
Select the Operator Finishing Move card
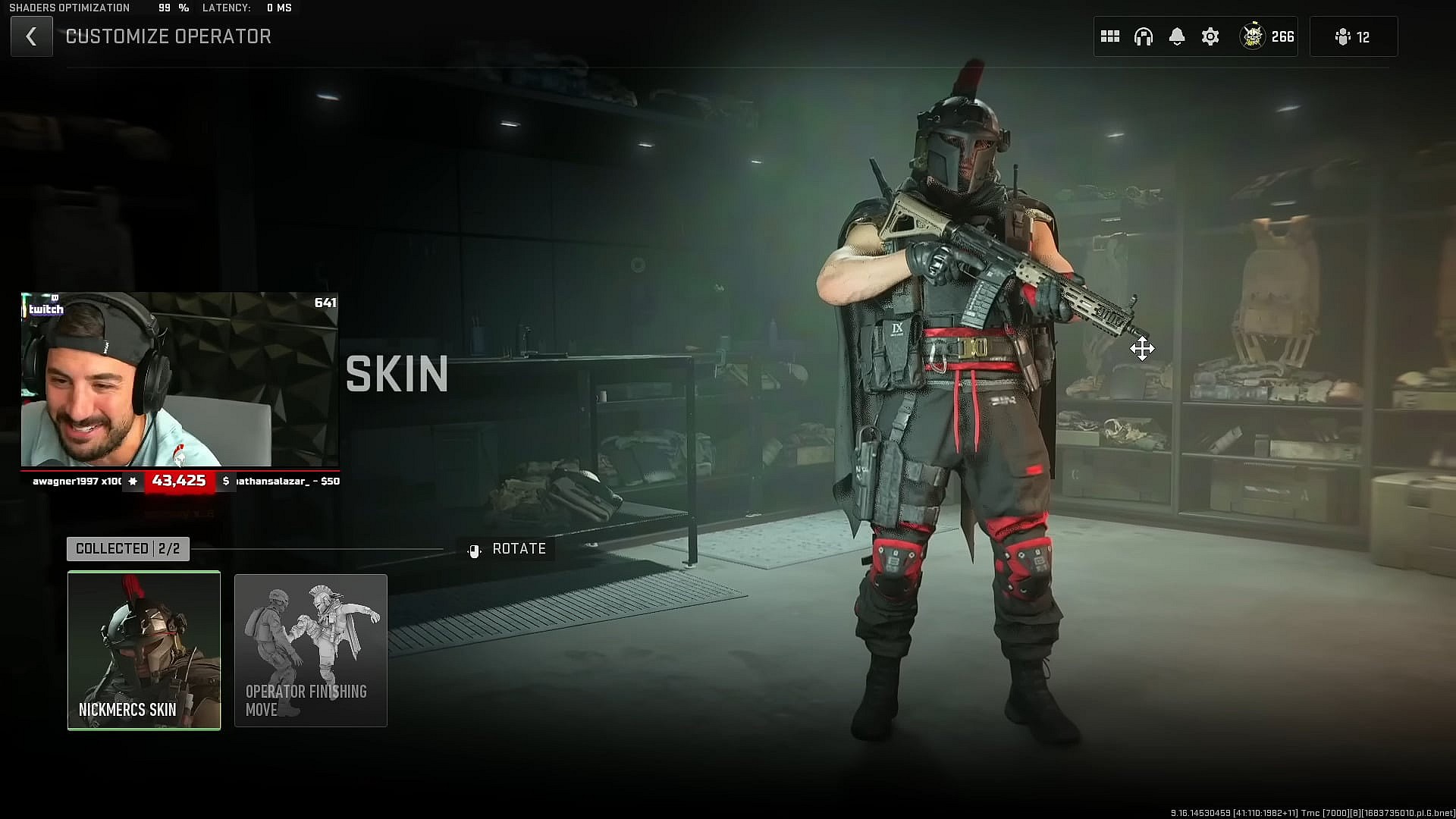point(310,650)
